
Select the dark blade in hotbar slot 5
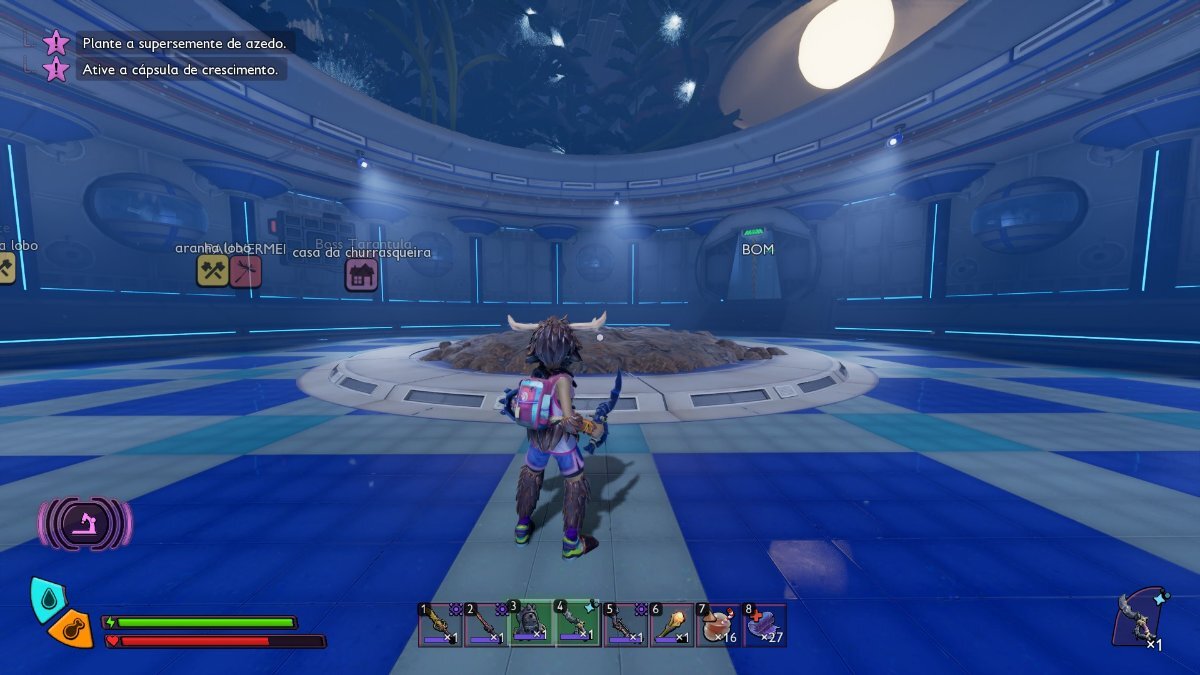[x=625, y=625]
